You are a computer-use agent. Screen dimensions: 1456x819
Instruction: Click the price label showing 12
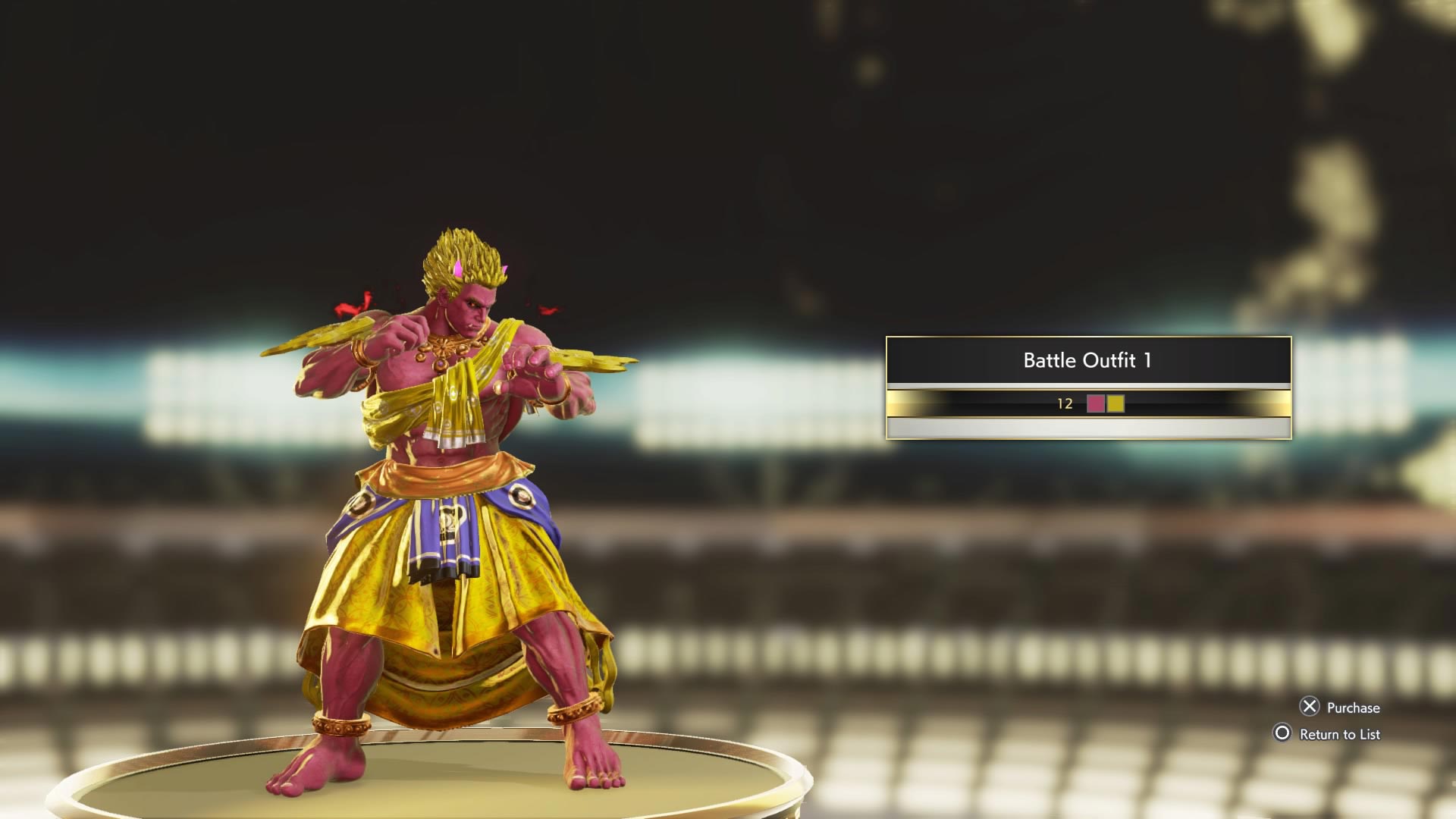(x=1066, y=406)
